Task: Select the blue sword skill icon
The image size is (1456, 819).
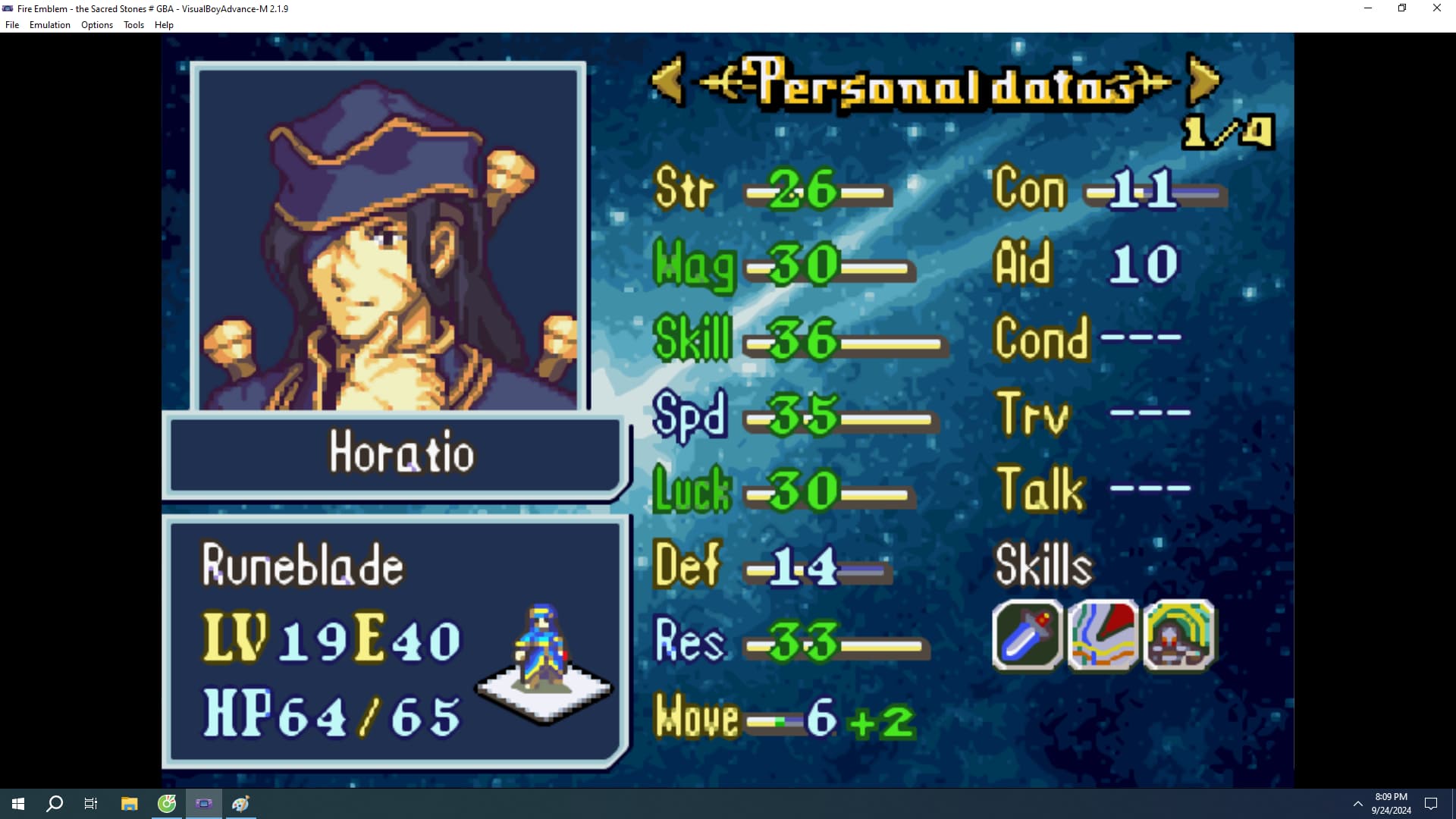Action: point(1027,635)
